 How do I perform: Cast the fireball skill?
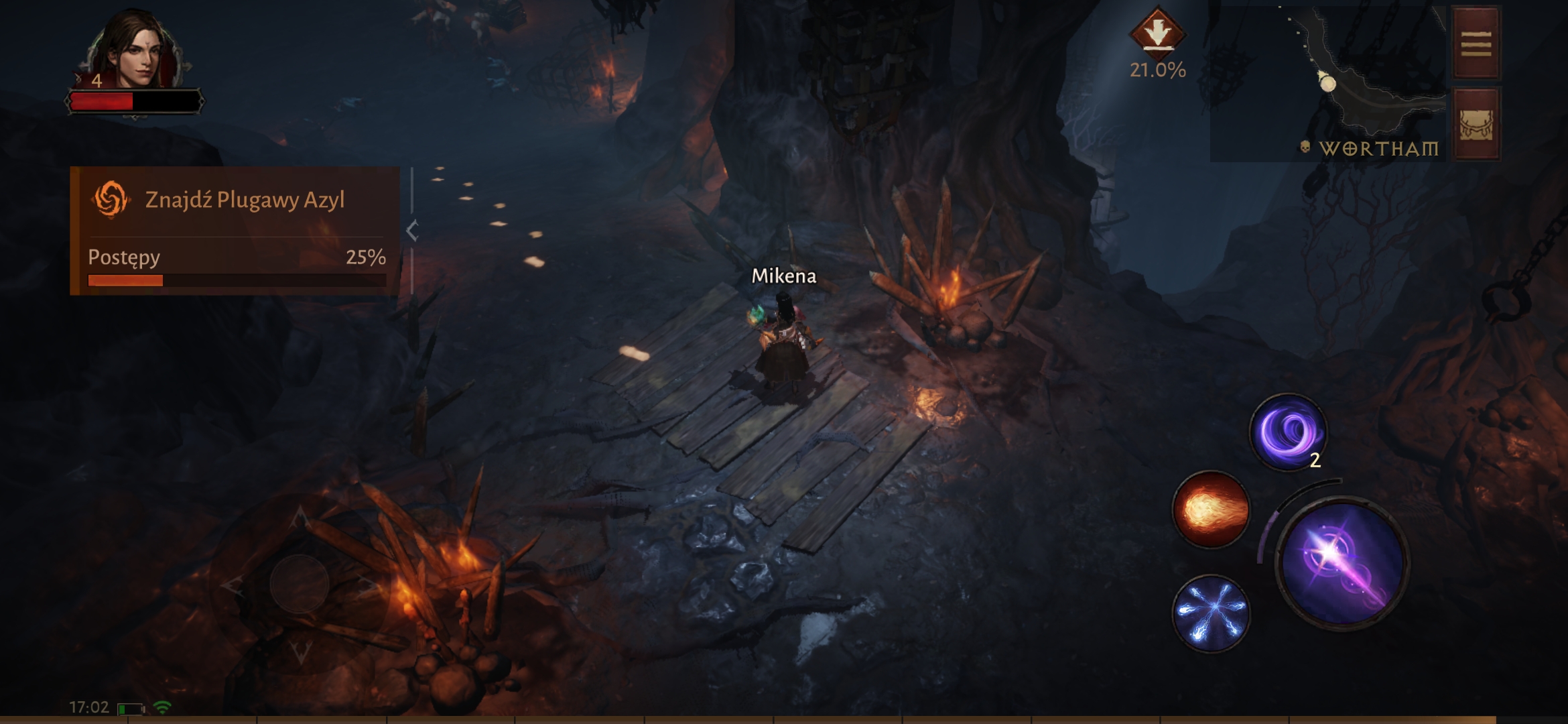point(1210,509)
